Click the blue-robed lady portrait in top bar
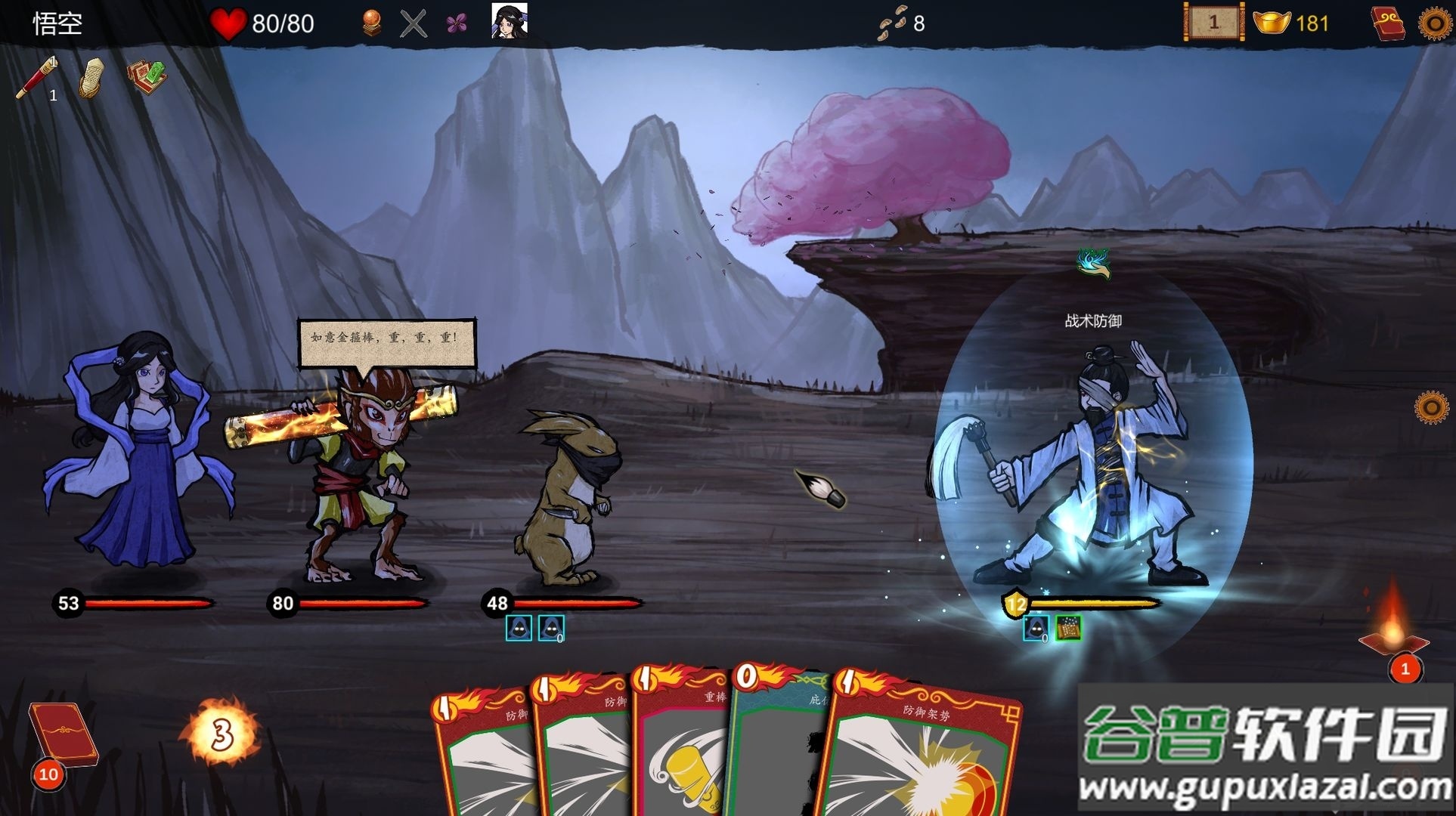The width and height of the screenshot is (1456, 816). 509,20
